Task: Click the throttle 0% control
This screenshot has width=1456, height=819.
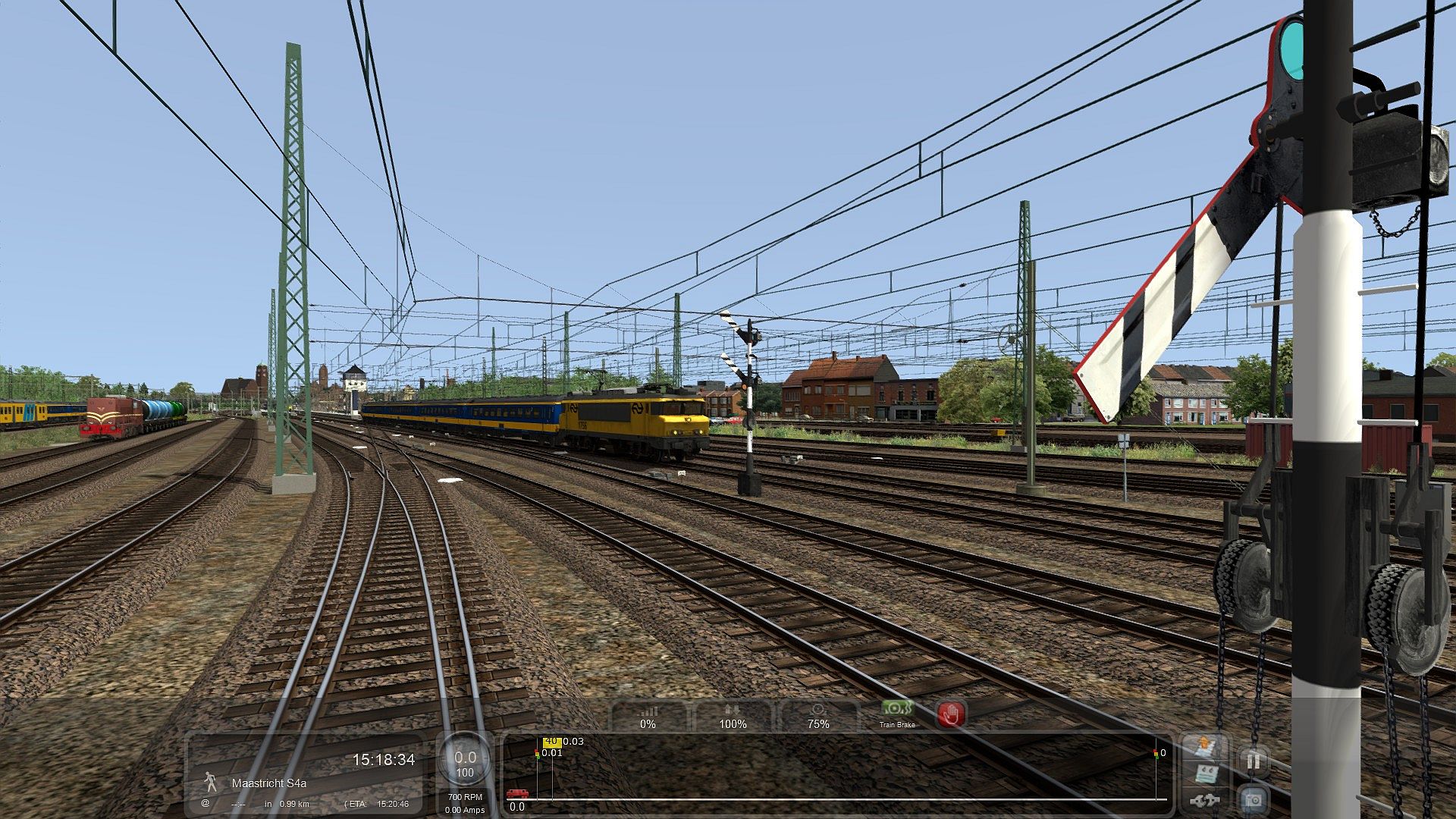Action: (648, 717)
